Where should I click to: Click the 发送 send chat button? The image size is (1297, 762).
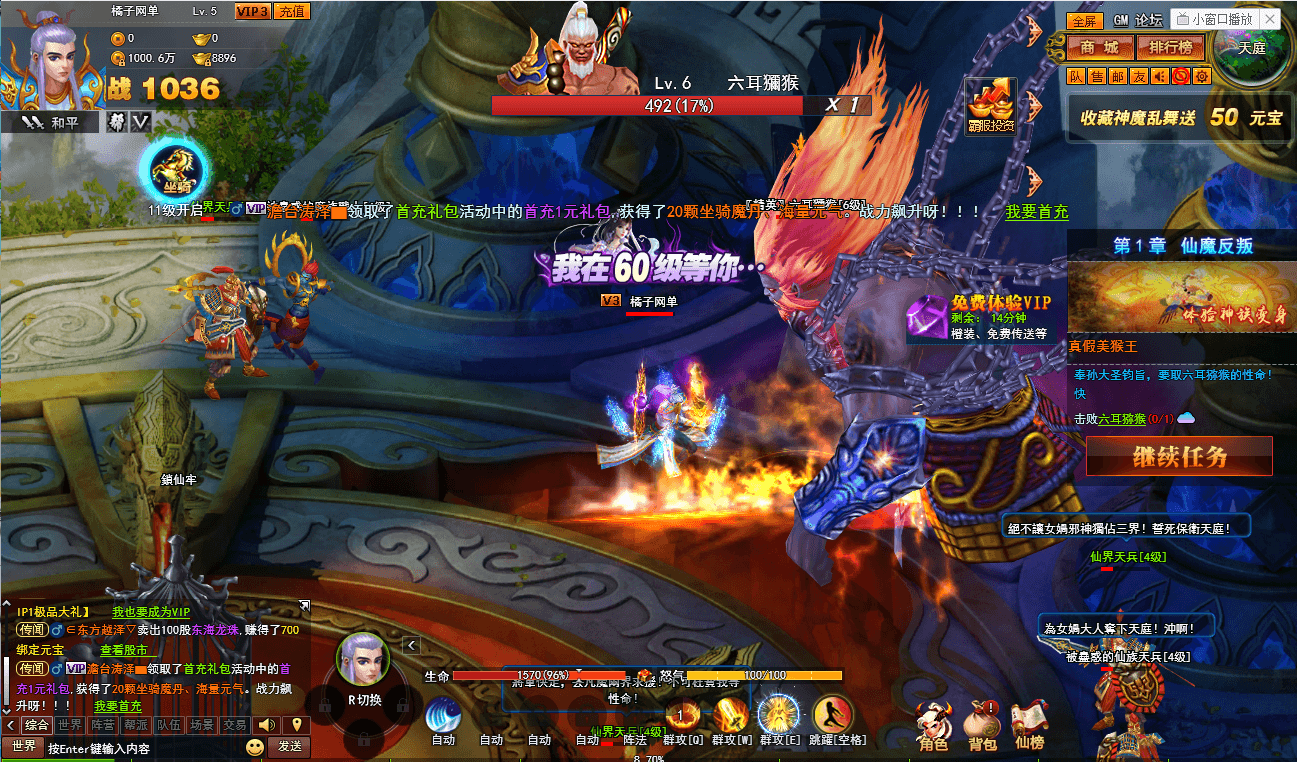(x=289, y=747)
